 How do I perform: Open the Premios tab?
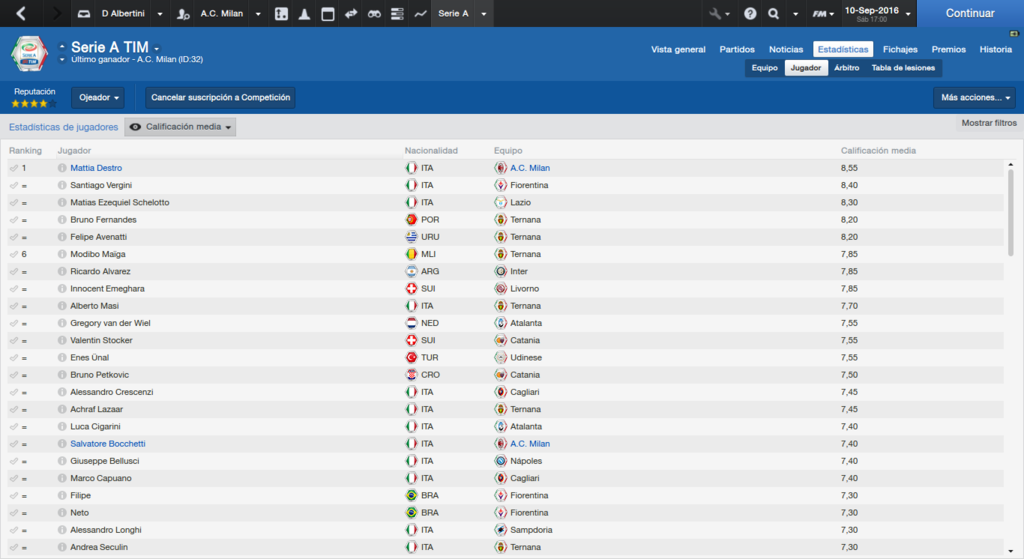[949, 49]
